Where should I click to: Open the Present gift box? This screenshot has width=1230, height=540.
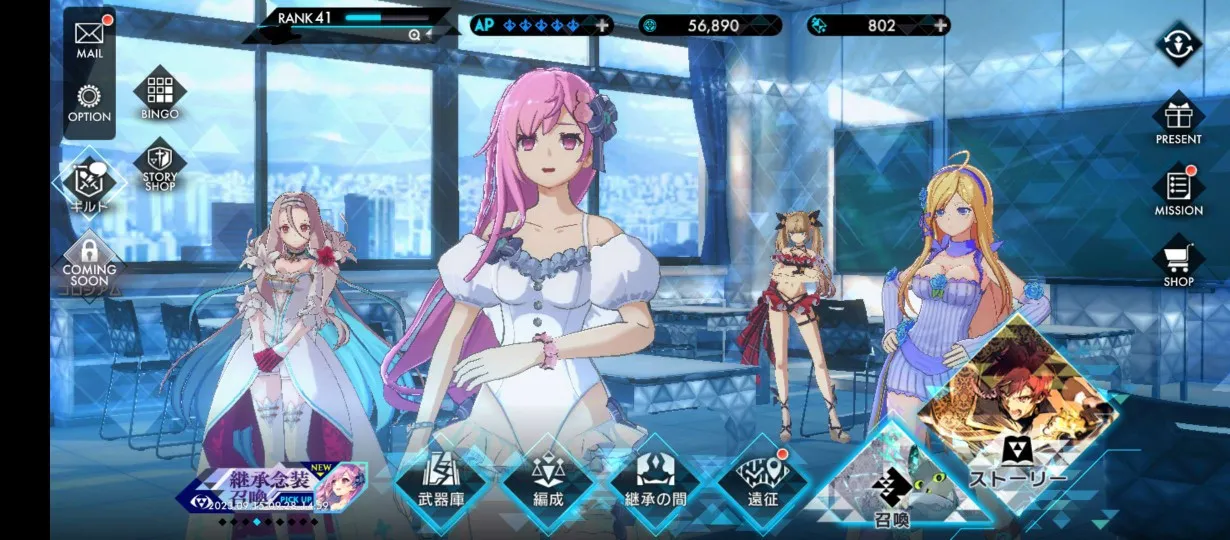1178,120
